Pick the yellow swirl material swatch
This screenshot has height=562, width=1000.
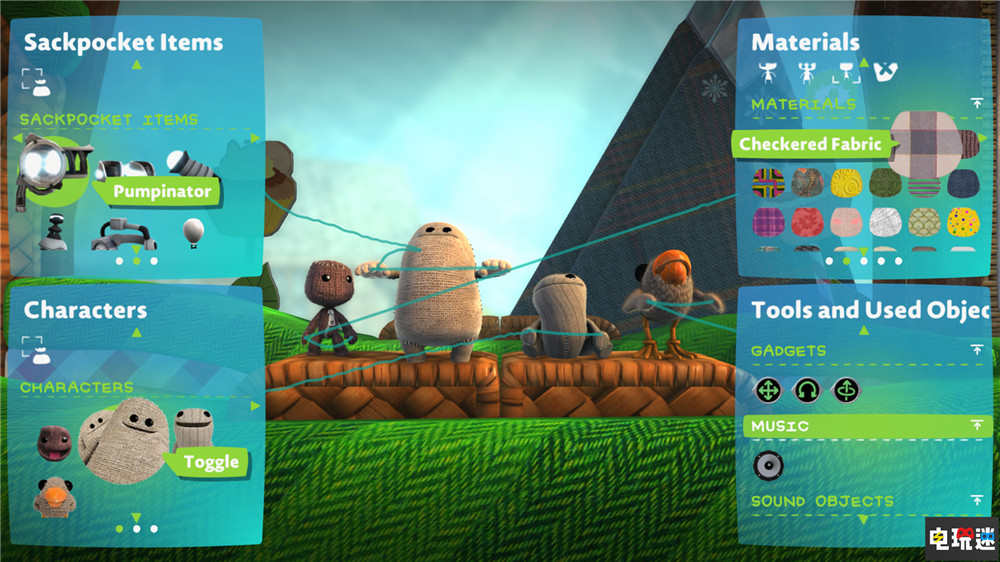(x=846, y=183)
